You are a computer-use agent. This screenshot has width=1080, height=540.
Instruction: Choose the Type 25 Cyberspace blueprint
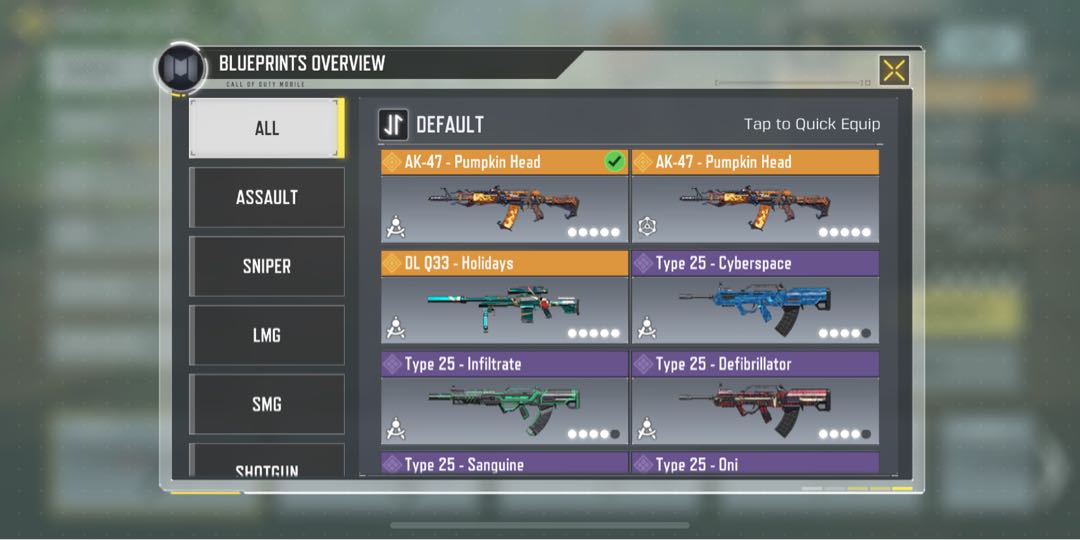755,298
